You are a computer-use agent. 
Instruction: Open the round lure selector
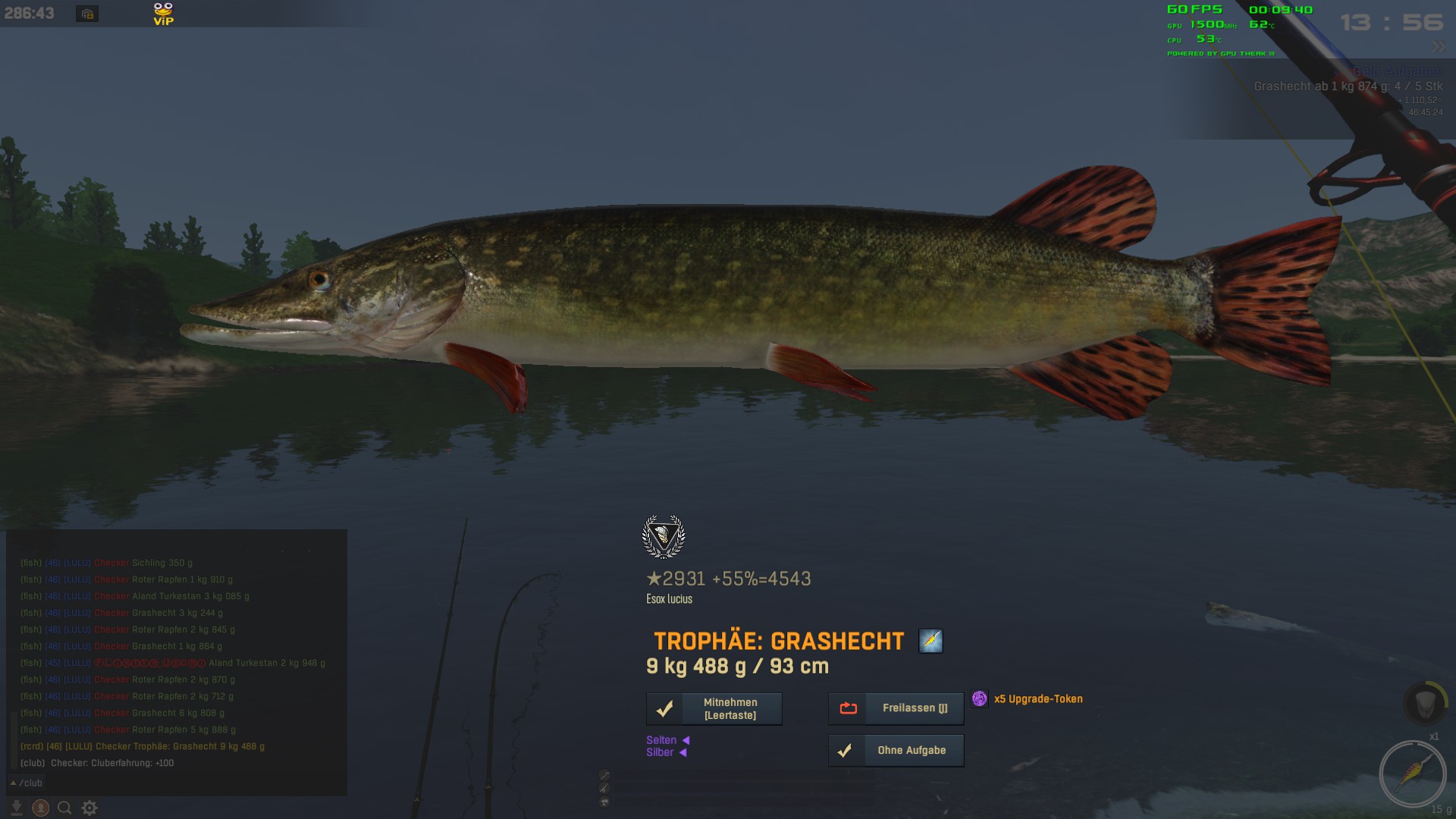[x=1412, y=773]
